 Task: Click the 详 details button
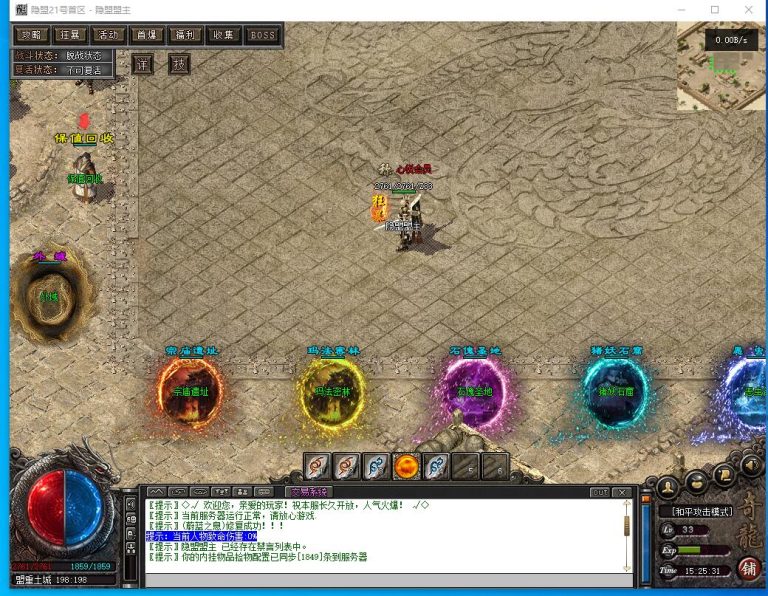click(x=144, y=64)
